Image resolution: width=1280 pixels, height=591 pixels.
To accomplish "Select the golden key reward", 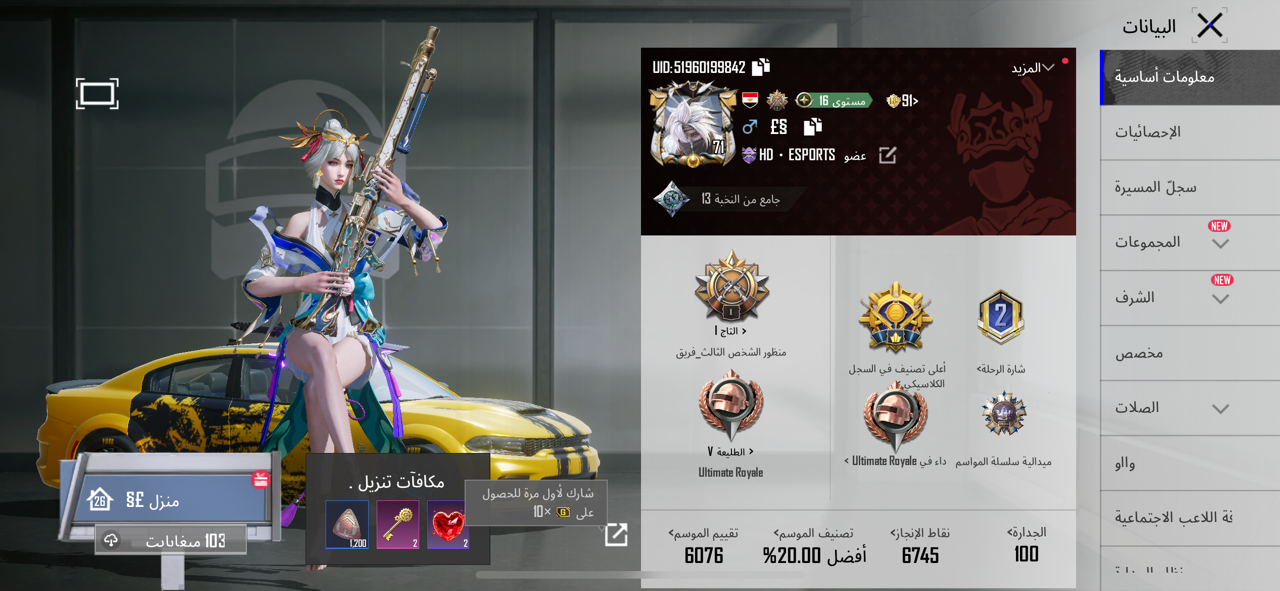I will (398, 524).
